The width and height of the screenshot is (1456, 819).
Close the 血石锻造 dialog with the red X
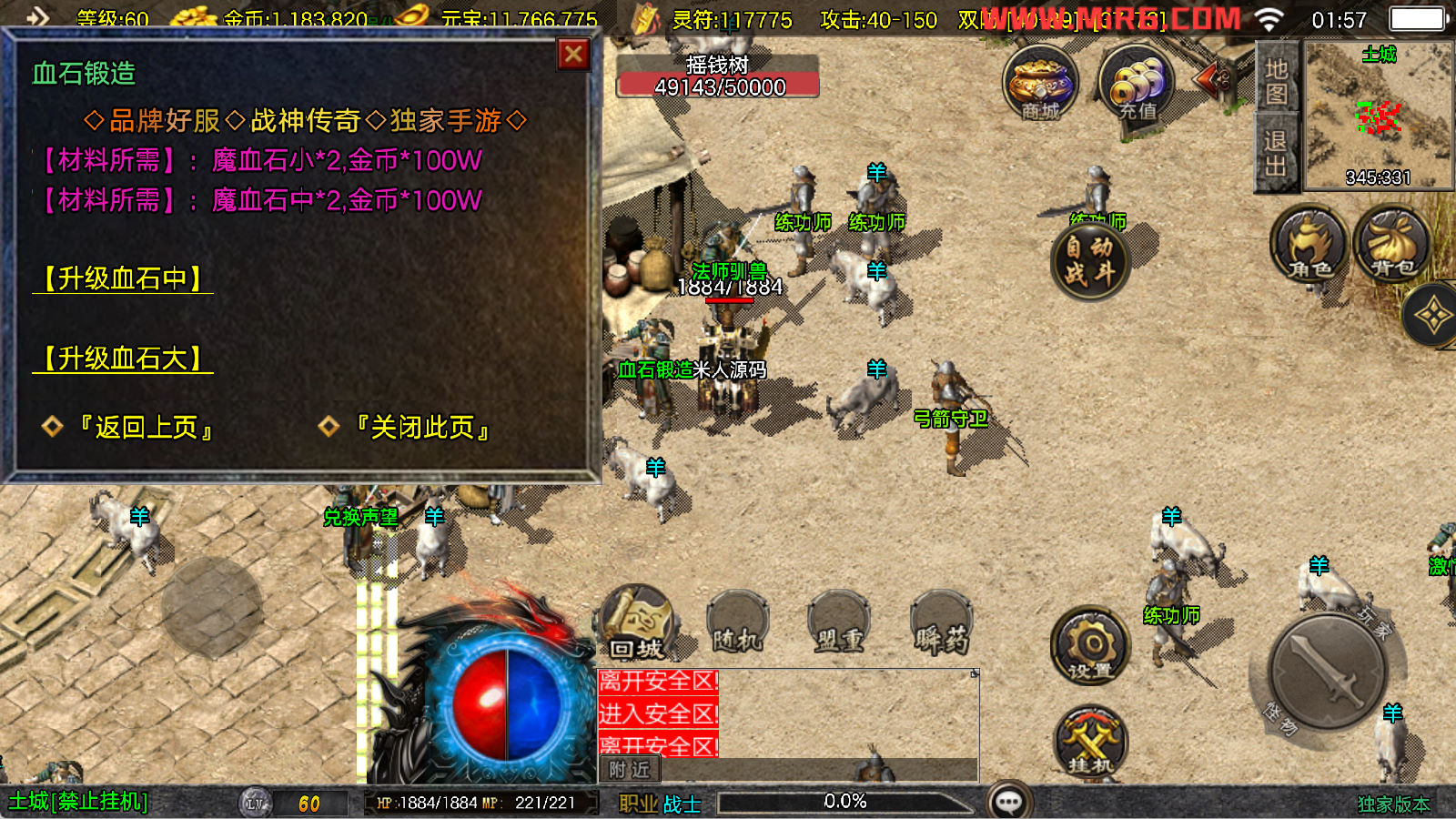573,56
